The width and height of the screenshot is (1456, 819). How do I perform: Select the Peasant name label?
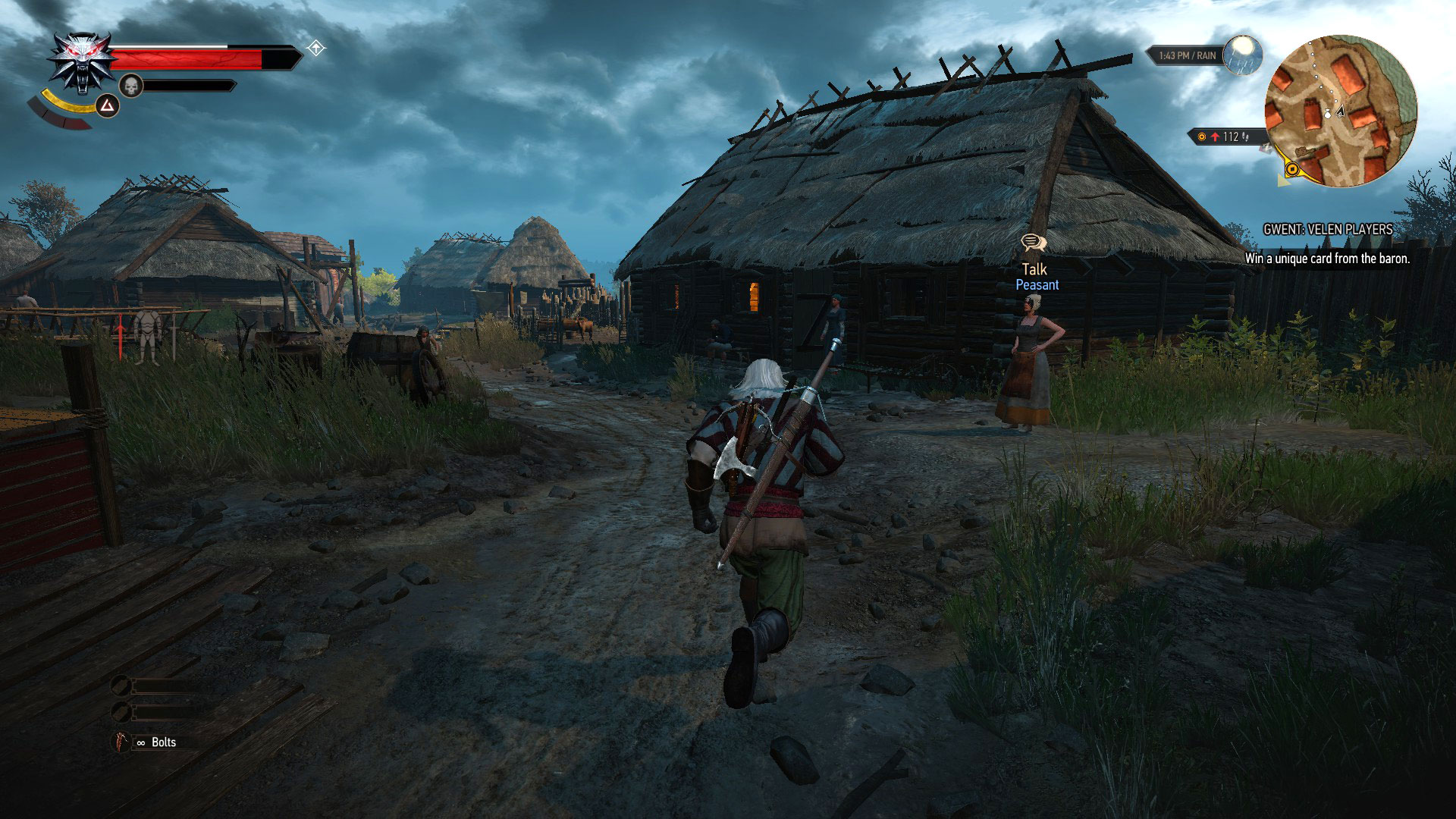1037,285
